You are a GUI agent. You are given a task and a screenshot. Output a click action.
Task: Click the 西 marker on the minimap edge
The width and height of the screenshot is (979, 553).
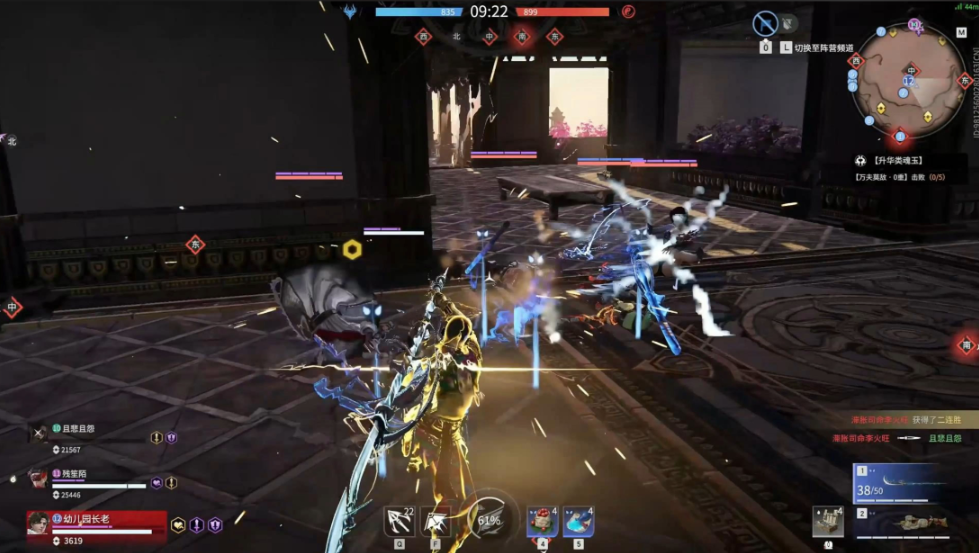[x=854, y=61]
